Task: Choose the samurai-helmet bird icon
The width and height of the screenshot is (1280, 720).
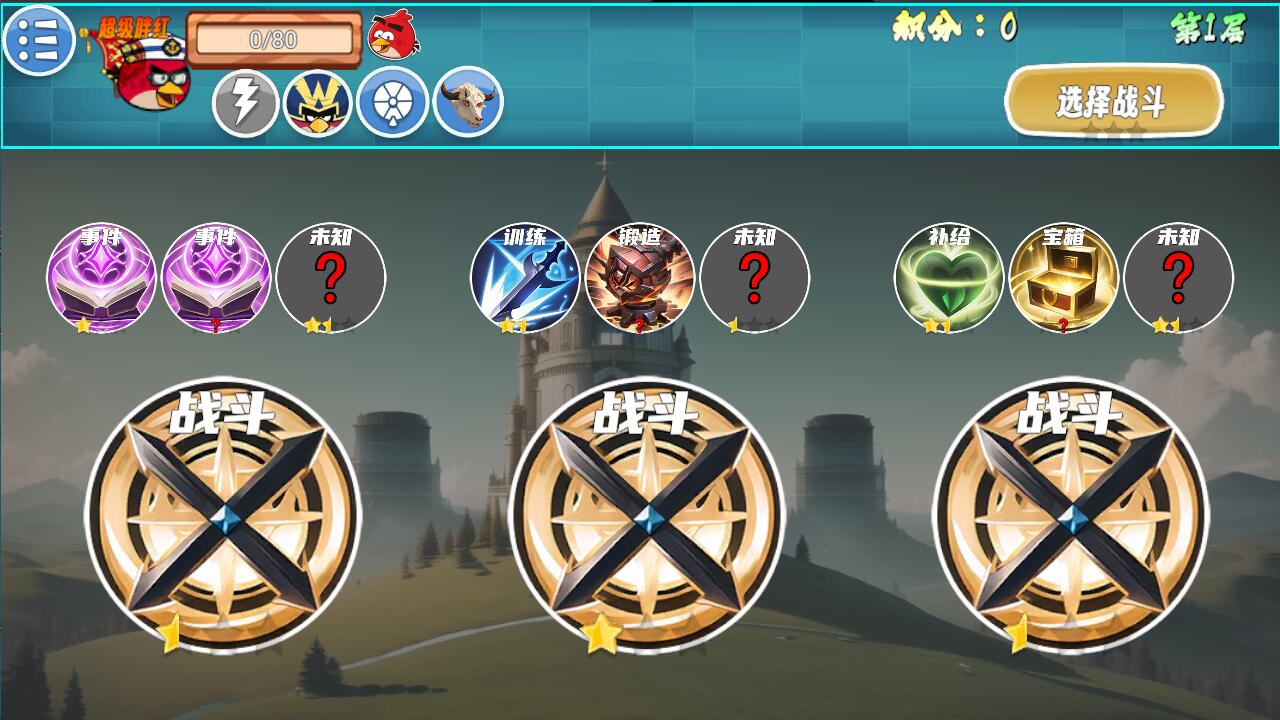Action: coord(318,102)
